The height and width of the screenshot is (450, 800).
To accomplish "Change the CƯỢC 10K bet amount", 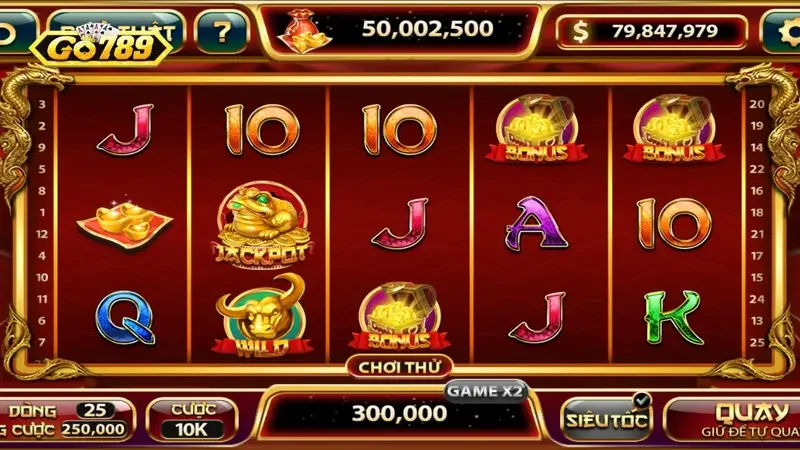I will click(191, 419).
